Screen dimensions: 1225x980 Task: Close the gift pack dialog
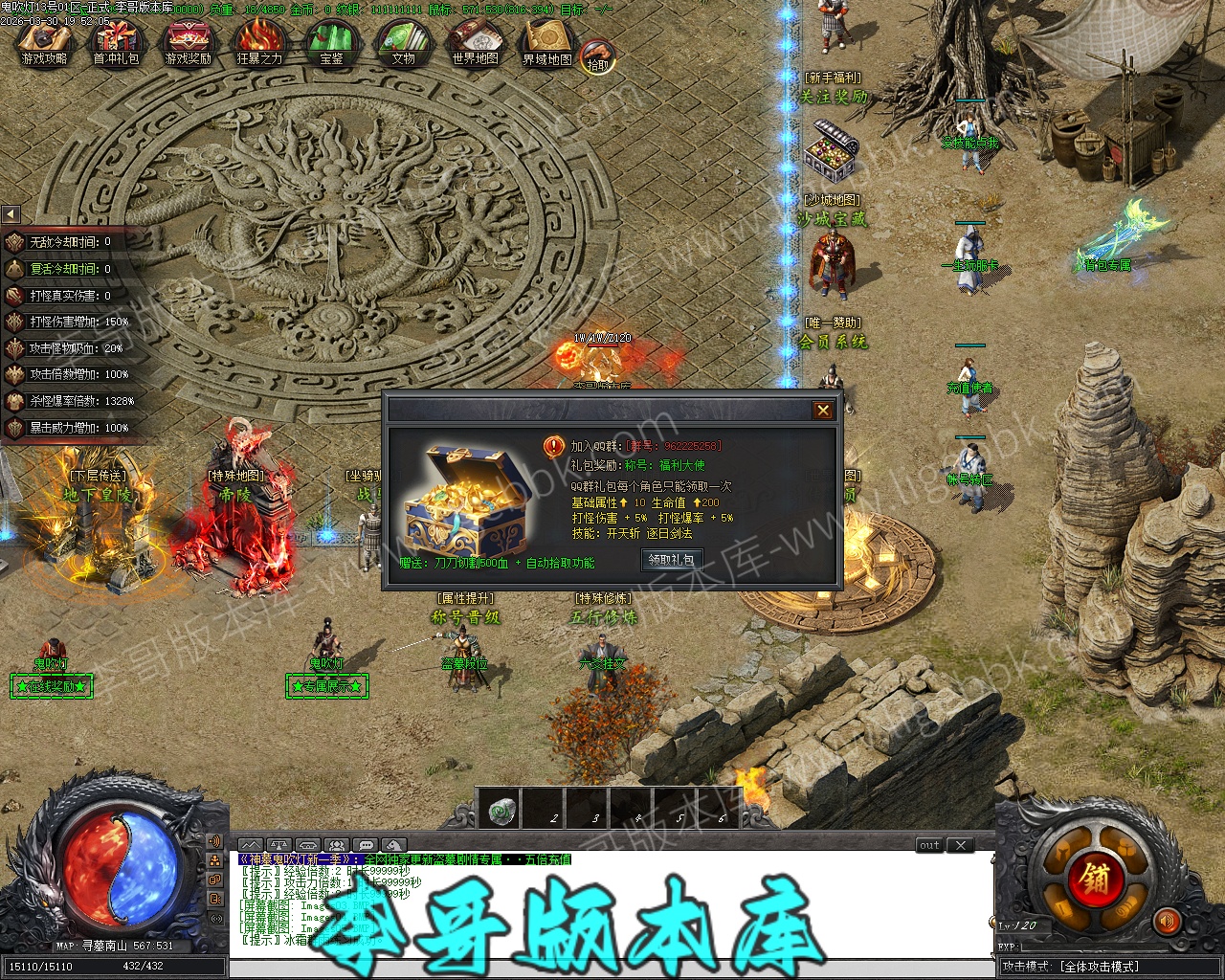click(822, 411)
